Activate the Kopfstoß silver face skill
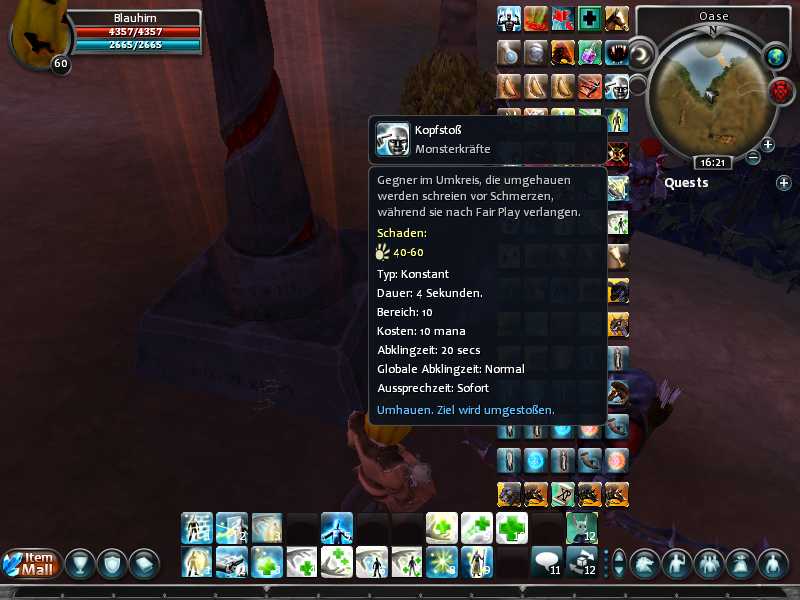The image size is (800, 600). click(x=617, y=86)
